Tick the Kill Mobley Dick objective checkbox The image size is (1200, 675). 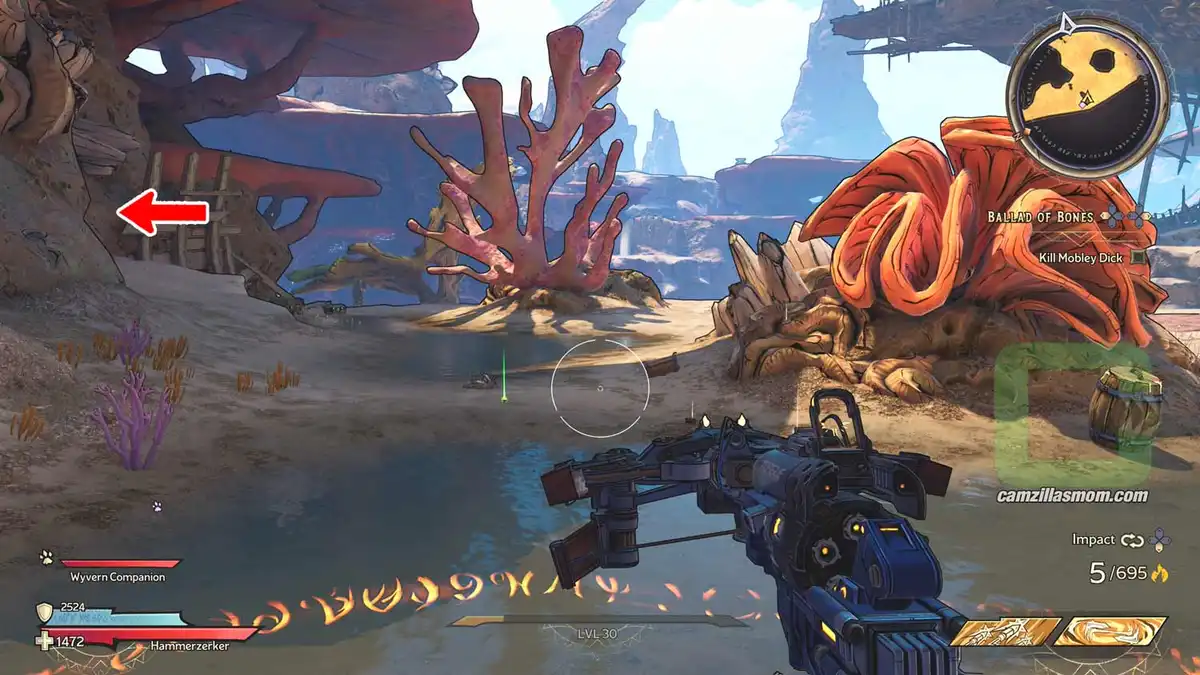[x=1138, y=258]
